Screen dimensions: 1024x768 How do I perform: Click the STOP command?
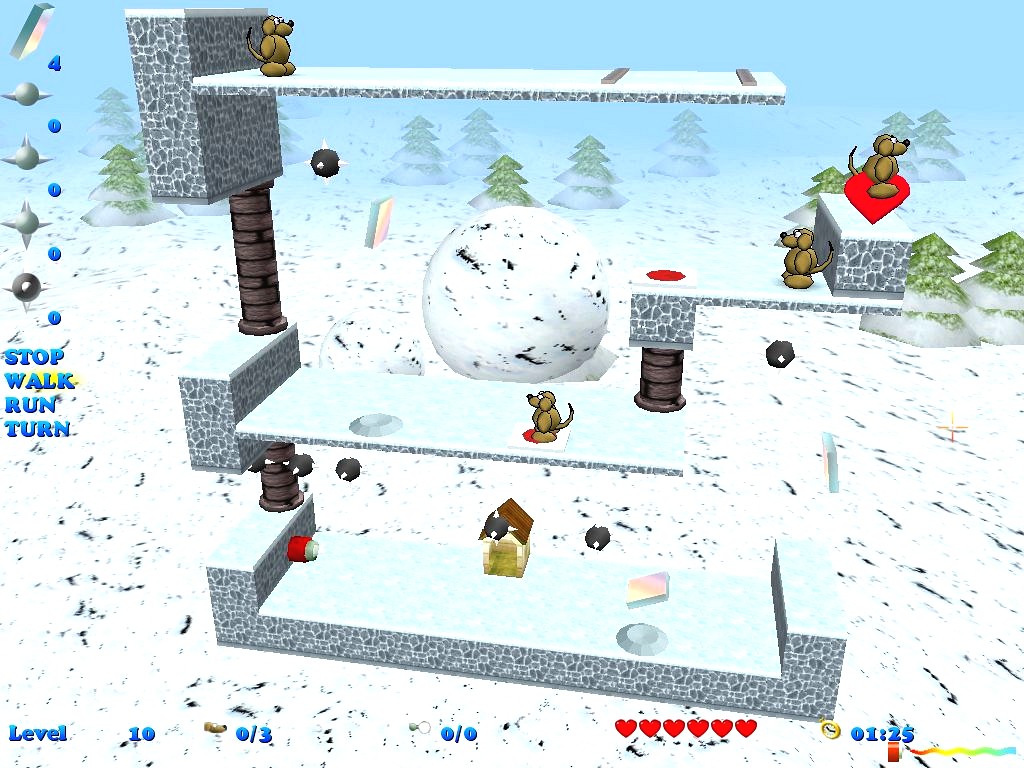pos(34,357)
